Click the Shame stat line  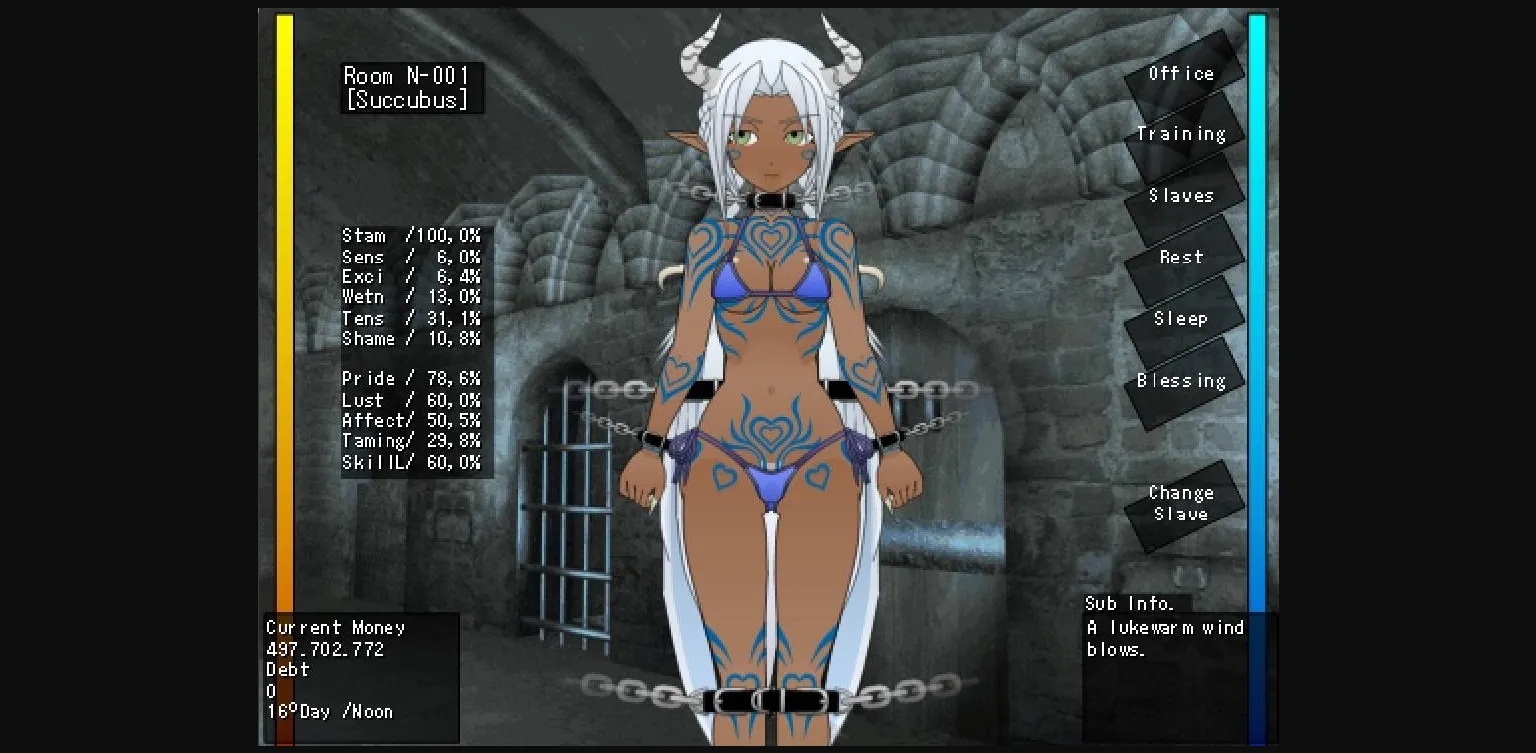tap(413, 338)
